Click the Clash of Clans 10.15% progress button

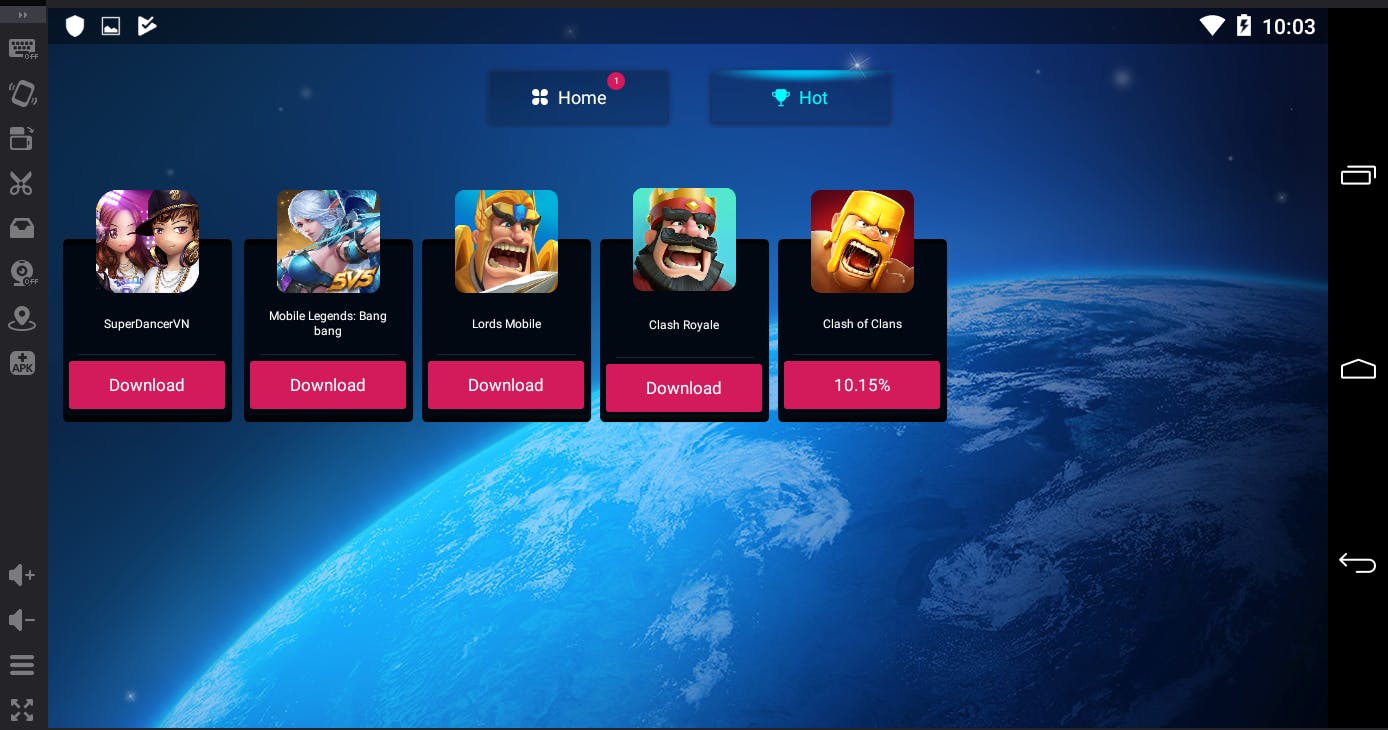pyautogui.click(x=862, y=385)
